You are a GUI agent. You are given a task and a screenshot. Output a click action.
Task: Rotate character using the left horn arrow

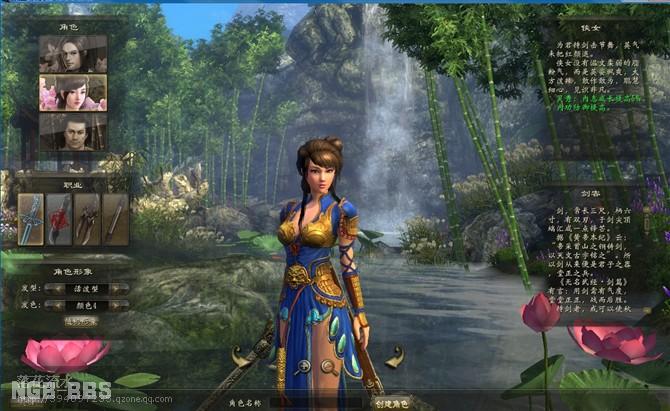point(239,355)
